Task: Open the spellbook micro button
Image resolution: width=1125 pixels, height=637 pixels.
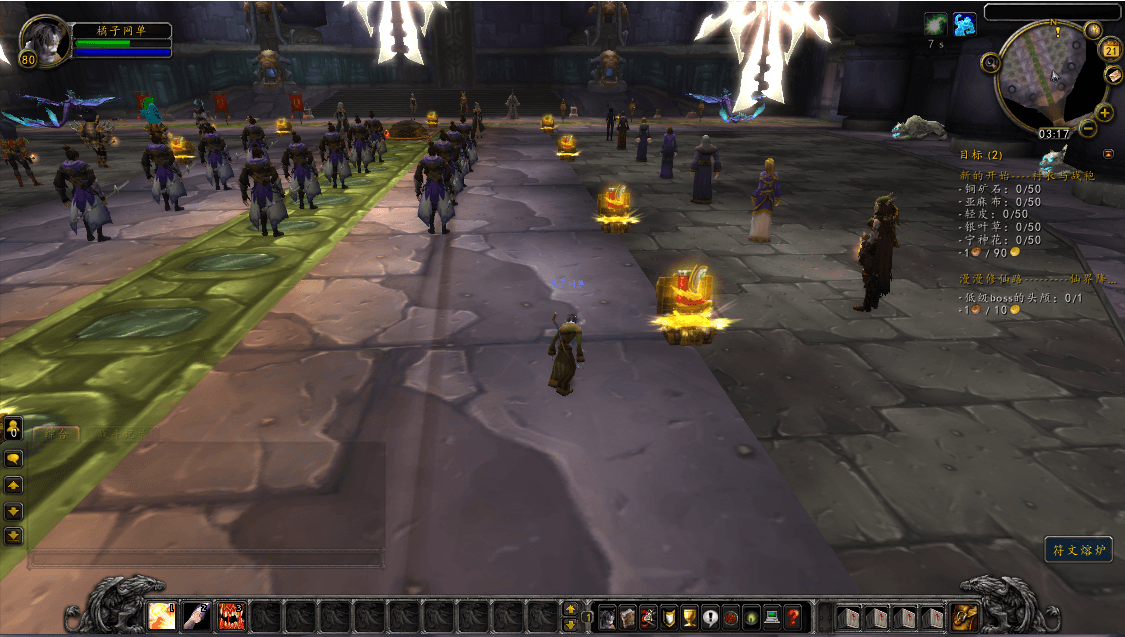Action: (628, 616)
